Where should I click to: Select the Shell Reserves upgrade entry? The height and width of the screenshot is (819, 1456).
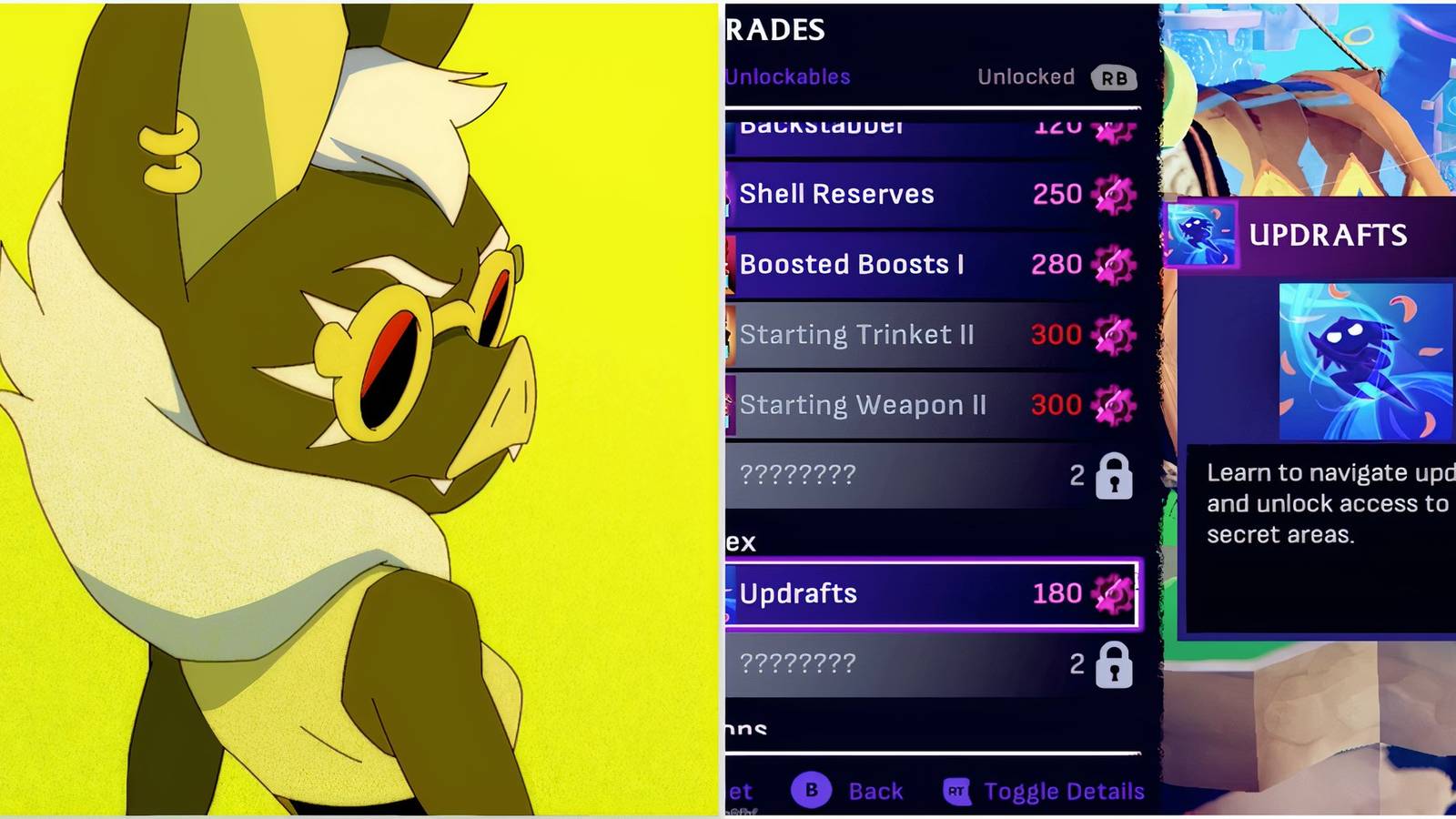tap(892, 193)
